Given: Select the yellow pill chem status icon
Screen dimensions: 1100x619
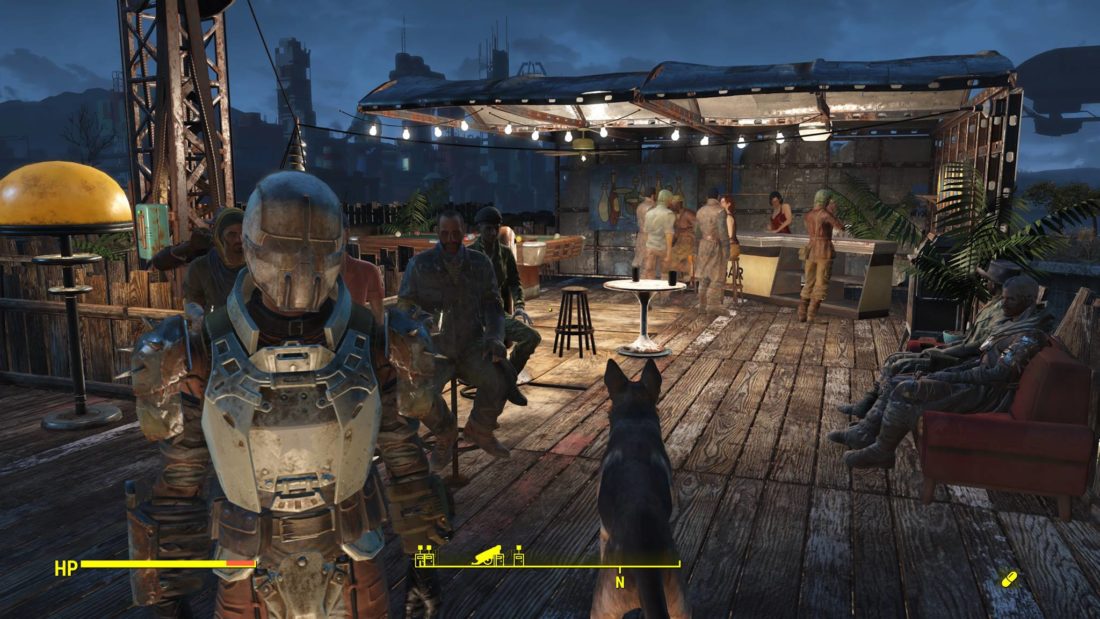Looking at the screenshot, I should (1010, 578).
